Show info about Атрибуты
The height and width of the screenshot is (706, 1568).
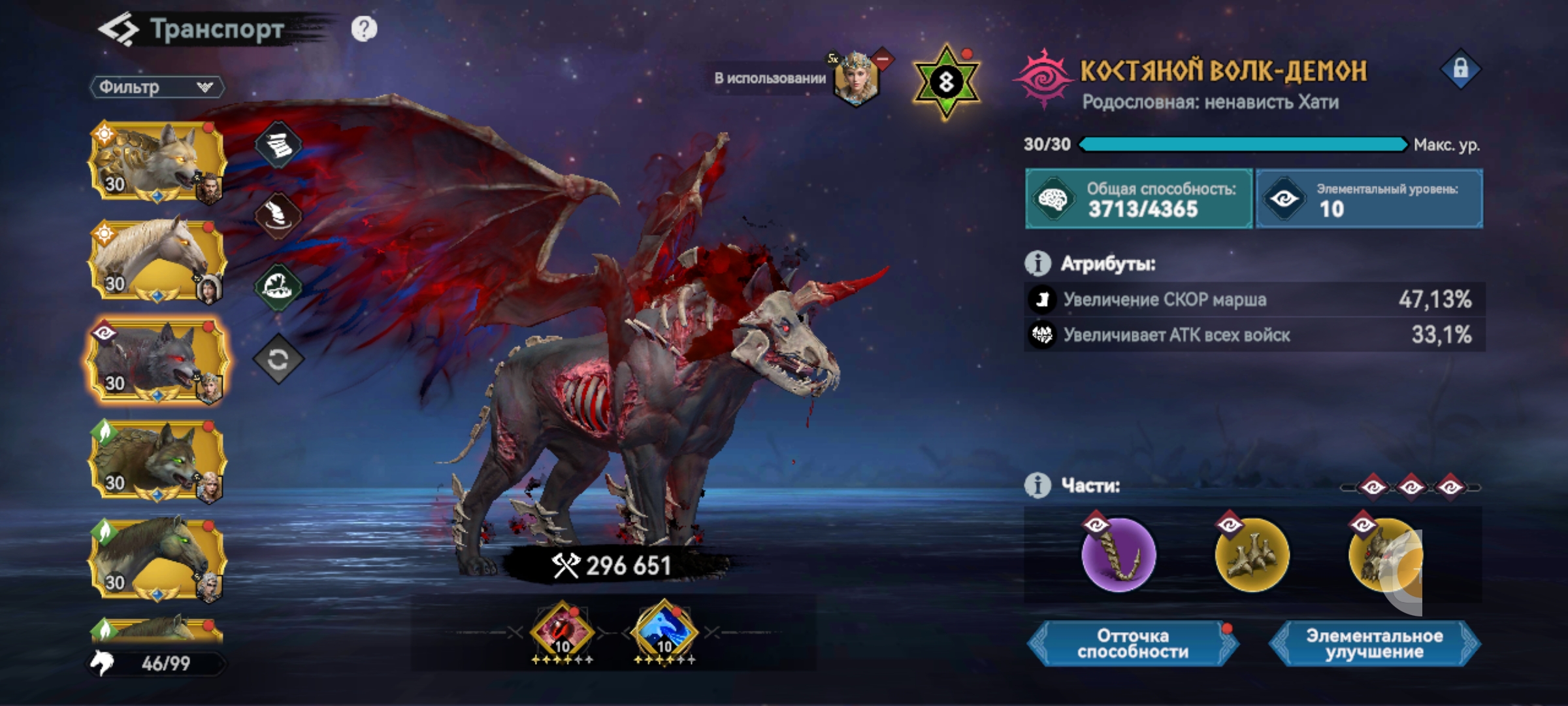(1037, 263)
